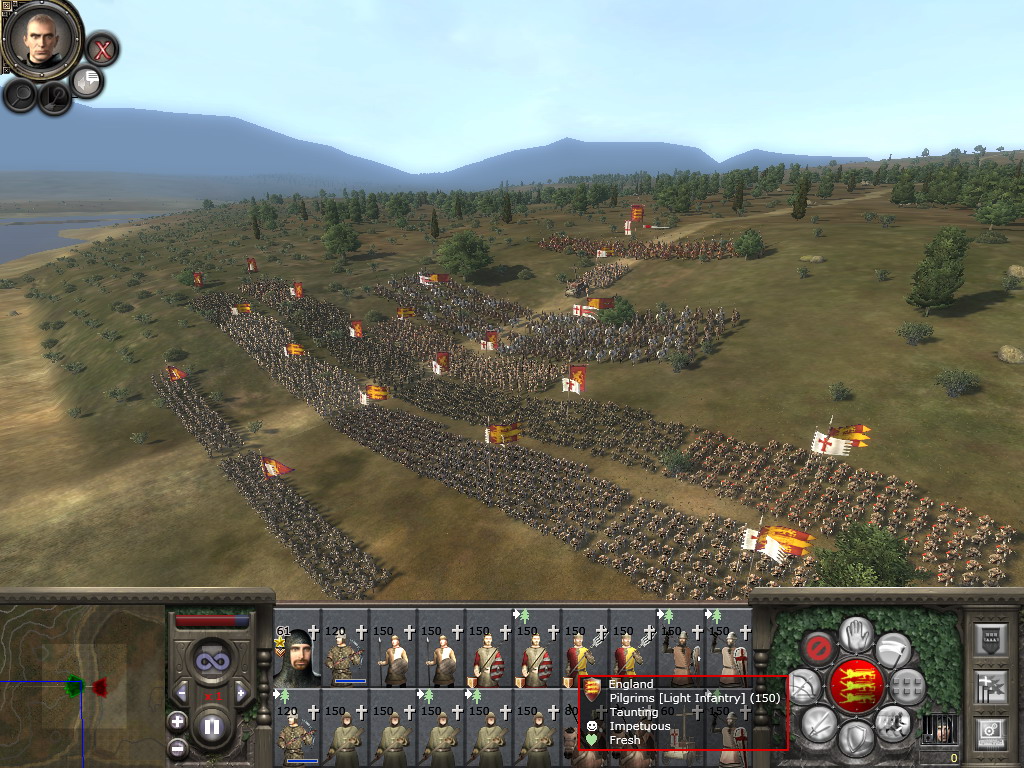
Task: Click the galloping horseman command button
Action: pos(892,721)
